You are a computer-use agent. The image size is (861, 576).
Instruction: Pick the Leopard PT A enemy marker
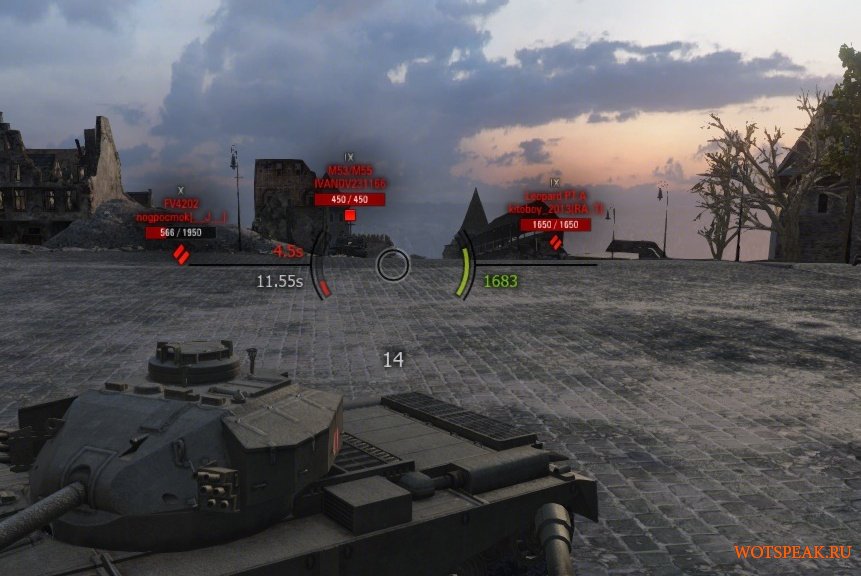tap(555, 241)
